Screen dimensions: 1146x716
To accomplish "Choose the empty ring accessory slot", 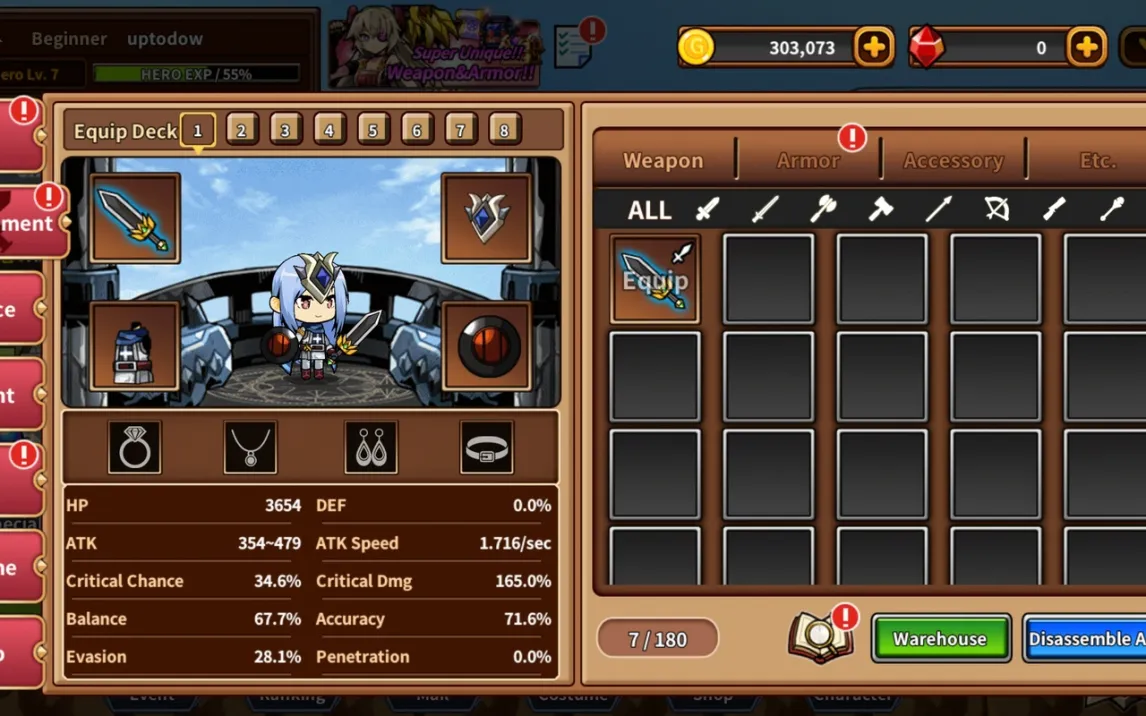I will pos(135,447).
